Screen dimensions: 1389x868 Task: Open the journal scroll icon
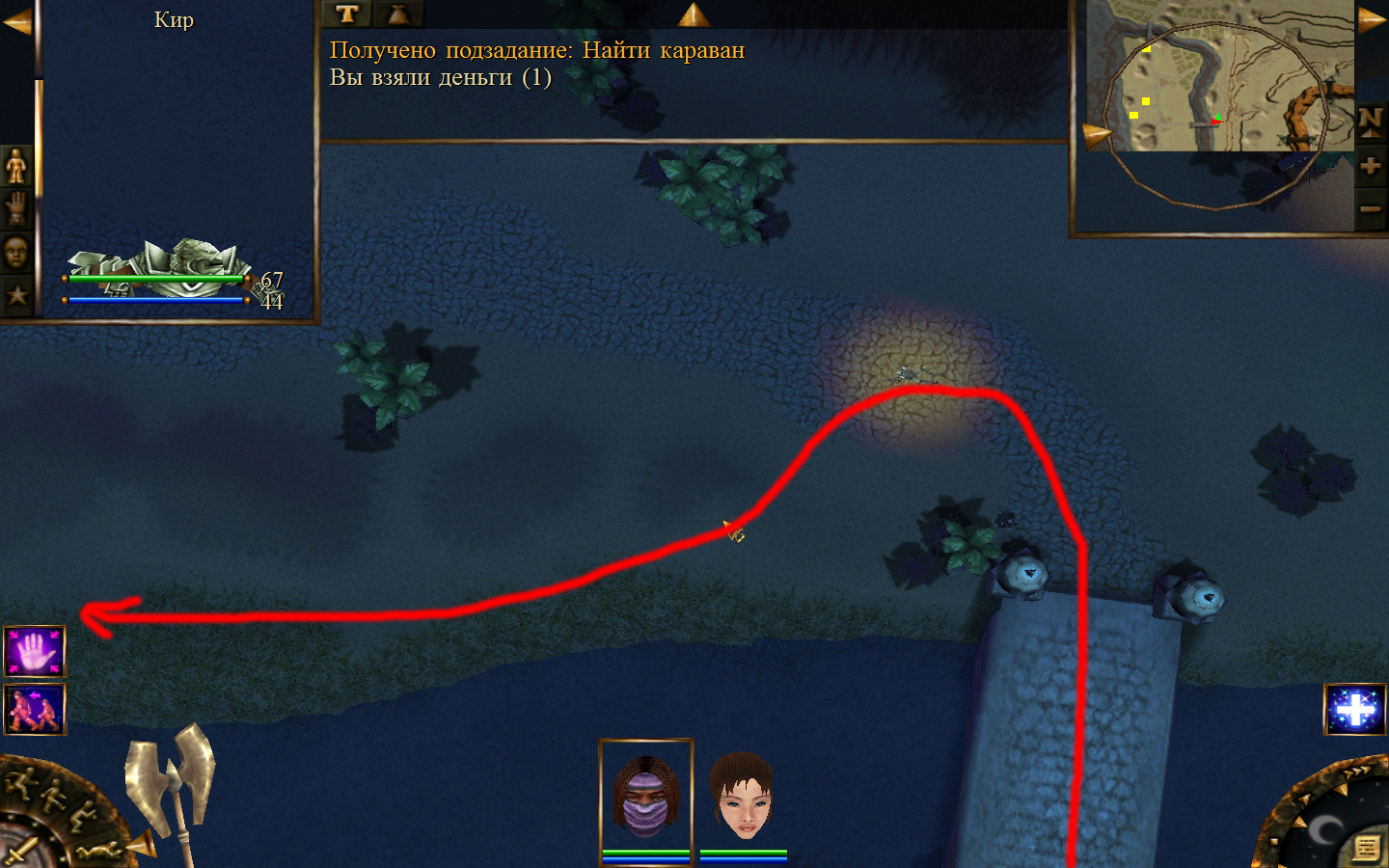(1366, 848)
